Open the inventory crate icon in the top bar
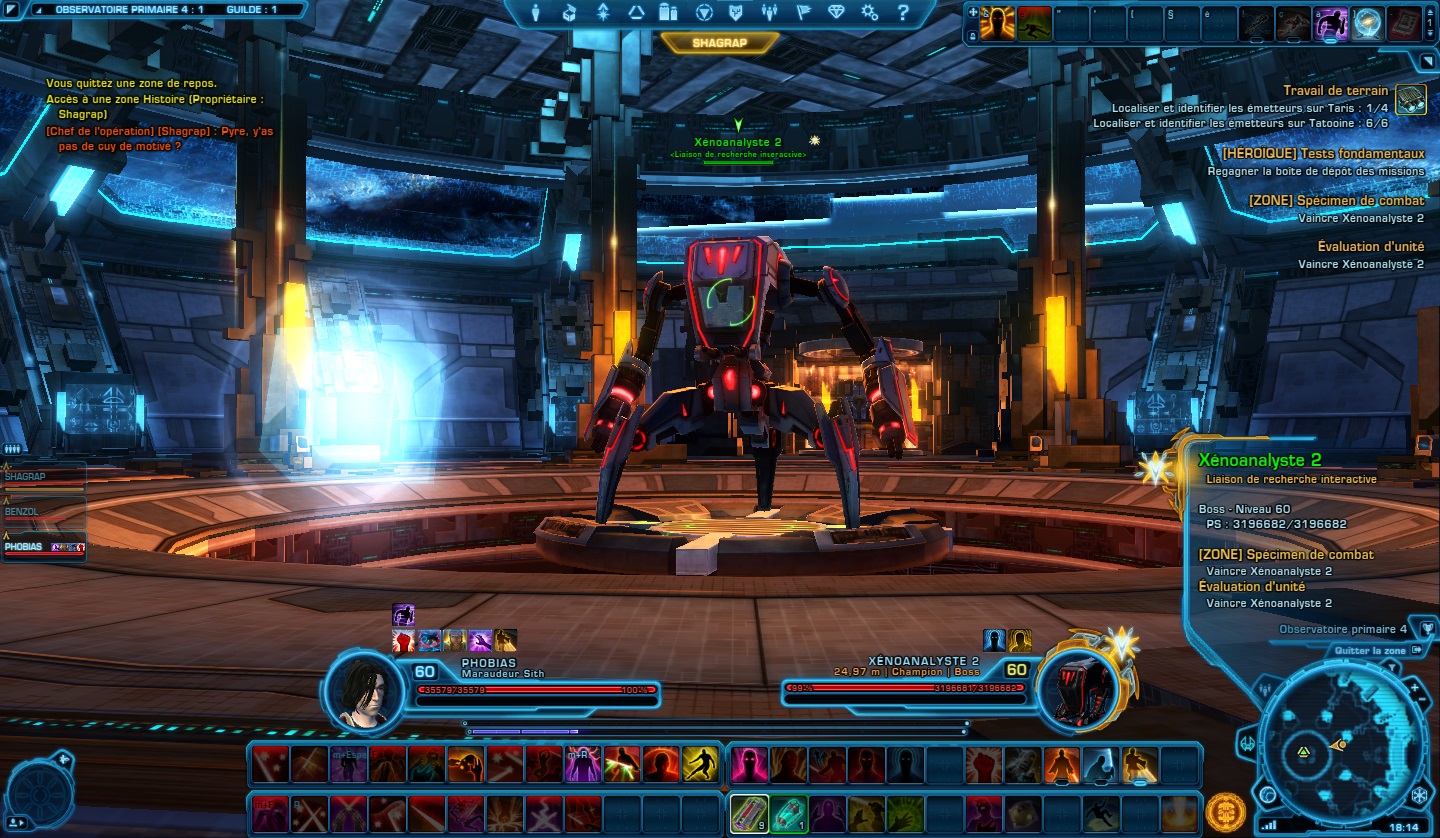The image size is (1440, 838). [x=571, y=13]
